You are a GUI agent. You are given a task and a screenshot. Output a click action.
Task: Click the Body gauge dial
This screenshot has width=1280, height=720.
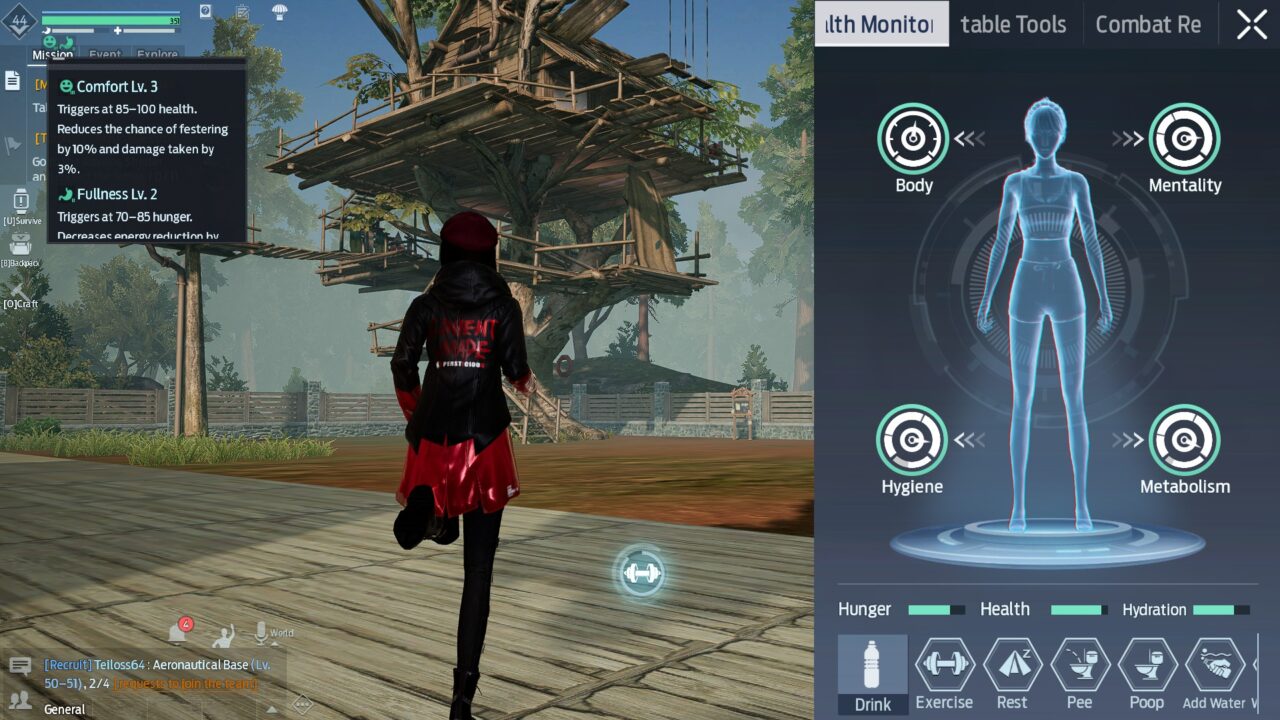pos(911,139)
